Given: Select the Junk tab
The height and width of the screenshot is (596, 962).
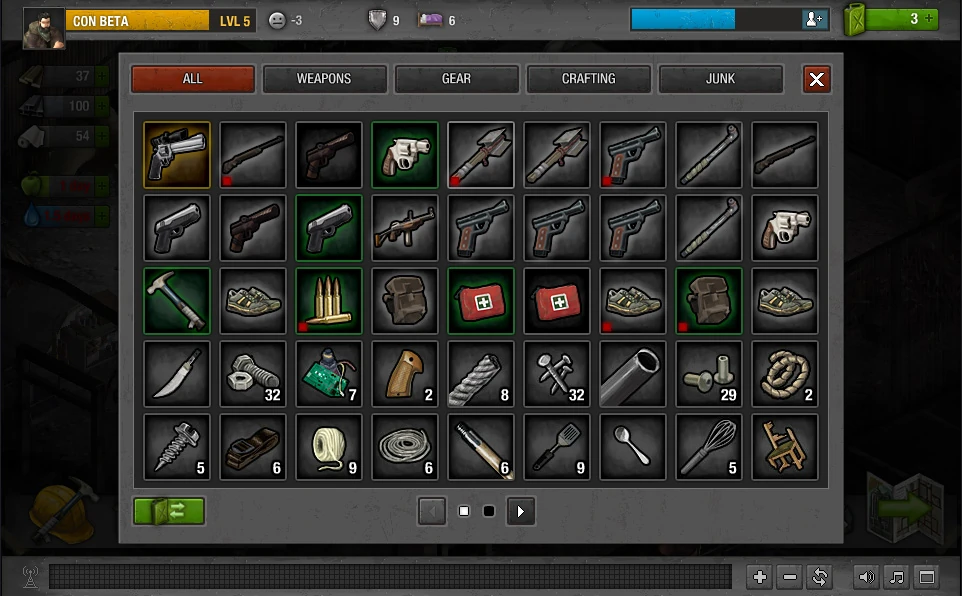Looking at the screenshot, I should tap(720, 79).
